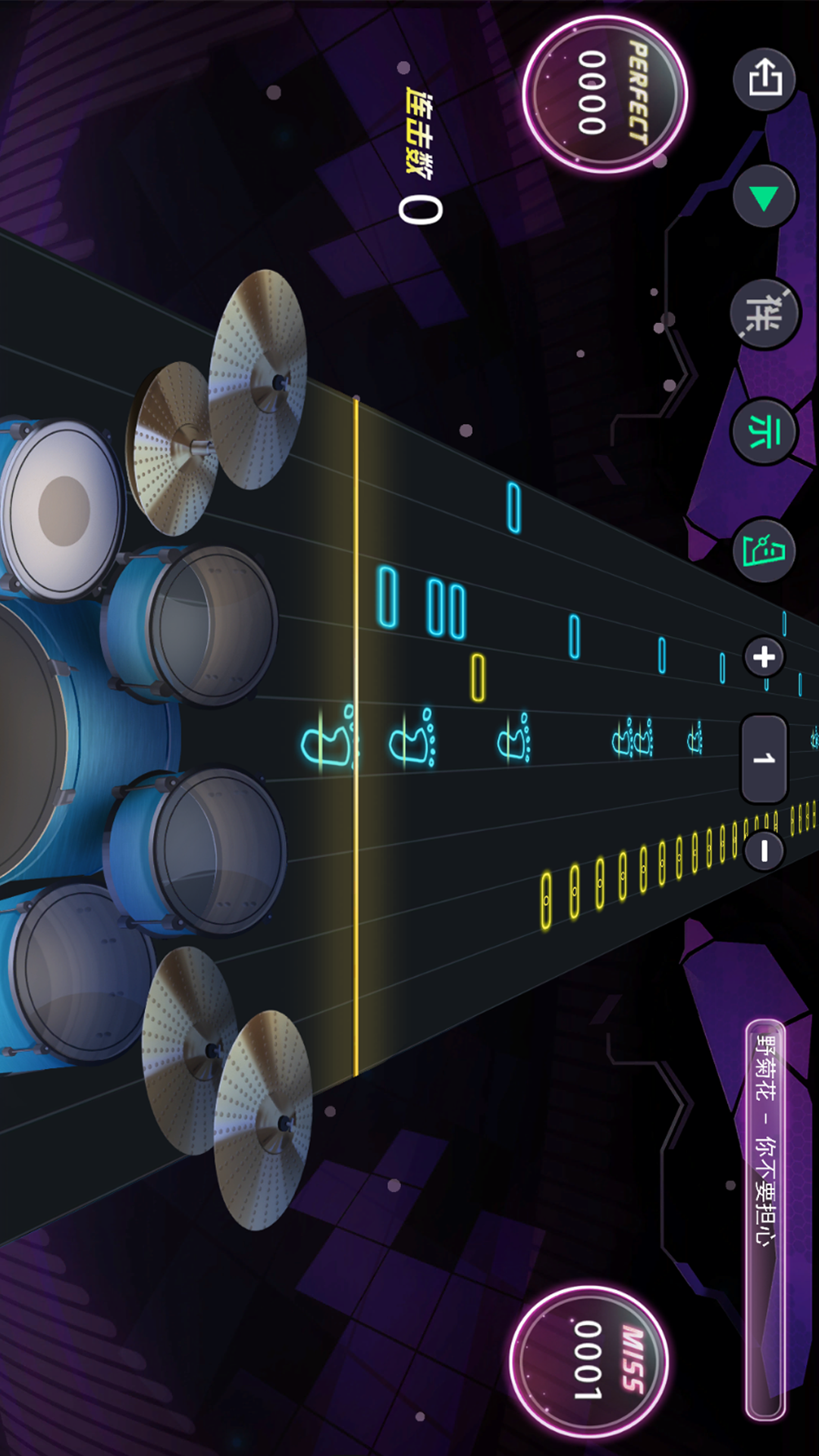This screenshot has height=1456, width=819.
Task: Toggle the green 示 hint button
Action: click(763, 431)
